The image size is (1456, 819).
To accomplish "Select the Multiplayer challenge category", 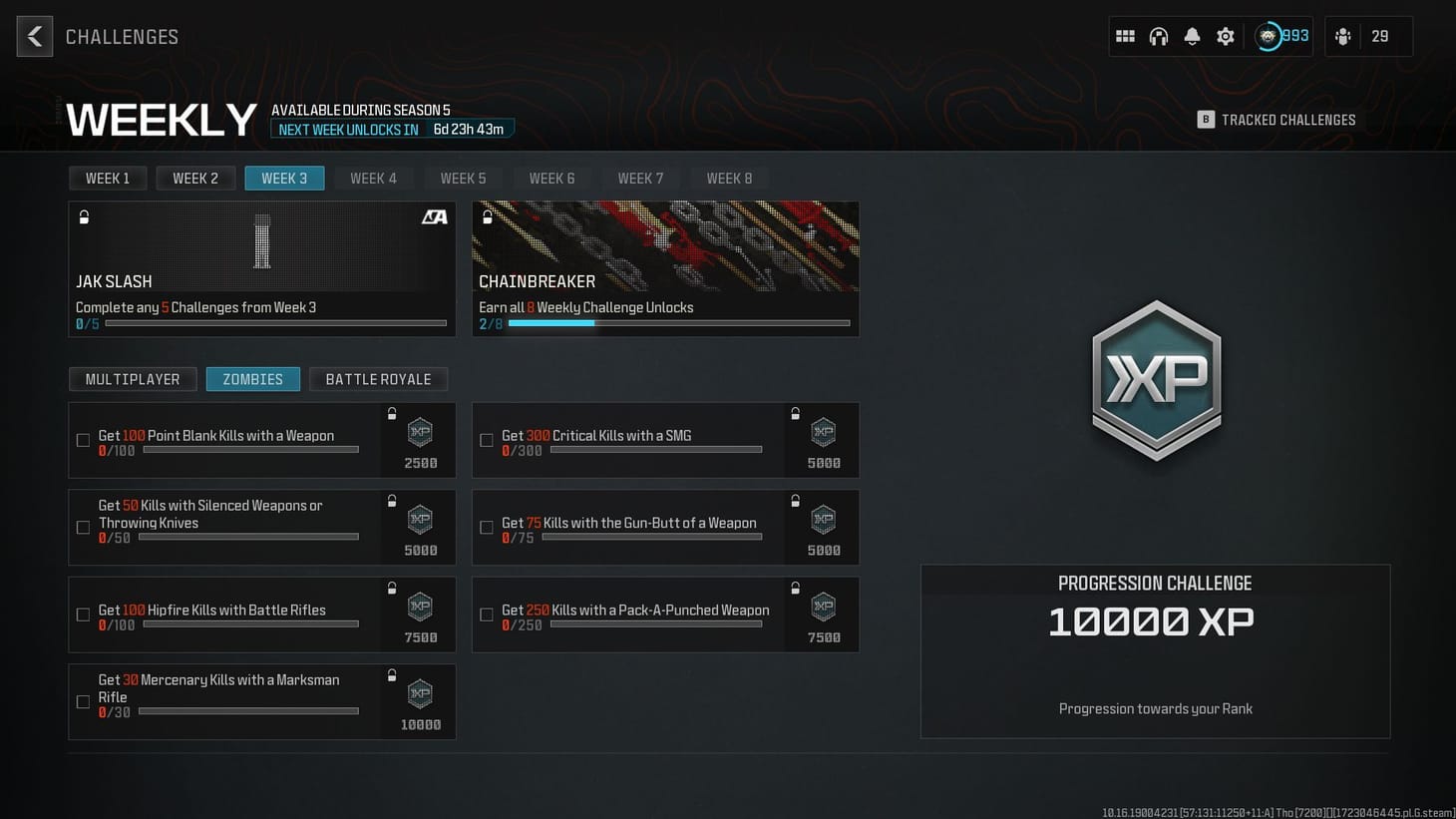I will pyautogui.click(x=133, y=379).
